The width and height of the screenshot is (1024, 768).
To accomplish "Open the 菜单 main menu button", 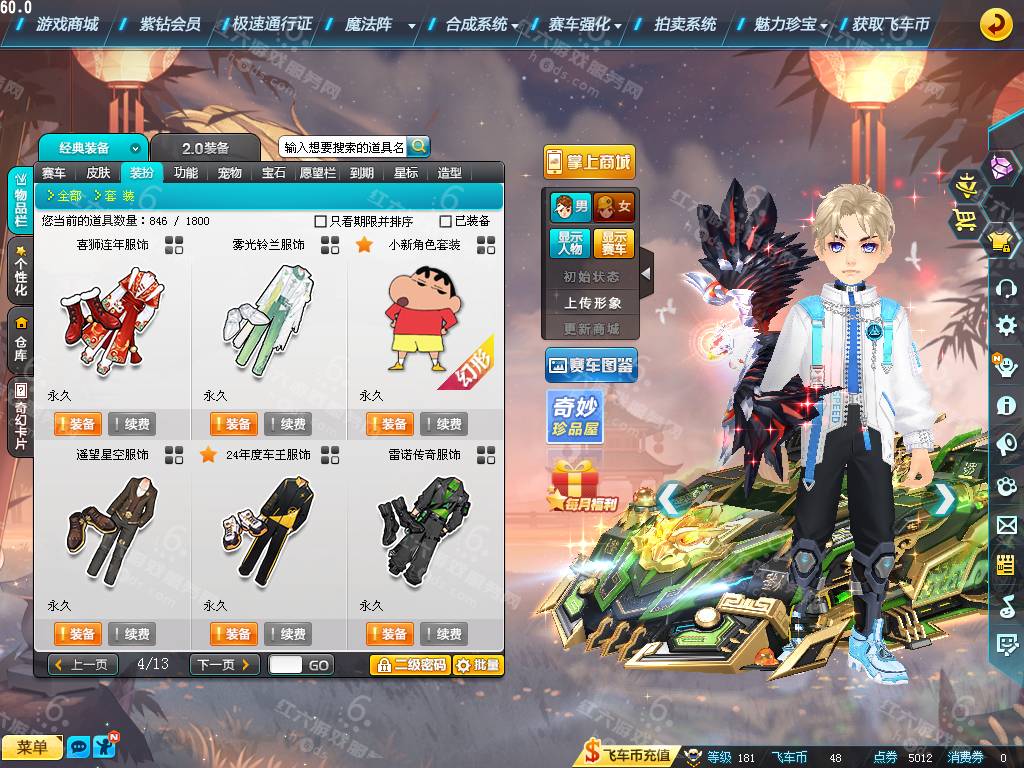I will click(x=32, y=747).
